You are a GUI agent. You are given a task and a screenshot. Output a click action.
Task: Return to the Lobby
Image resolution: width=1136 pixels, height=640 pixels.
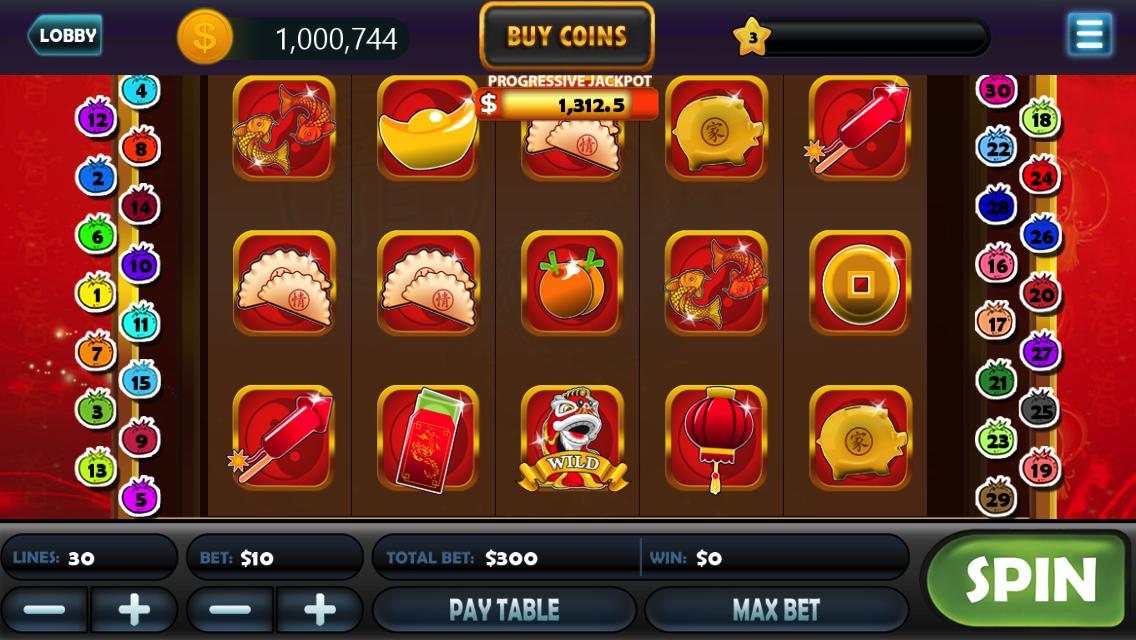(x=65, y=36)
